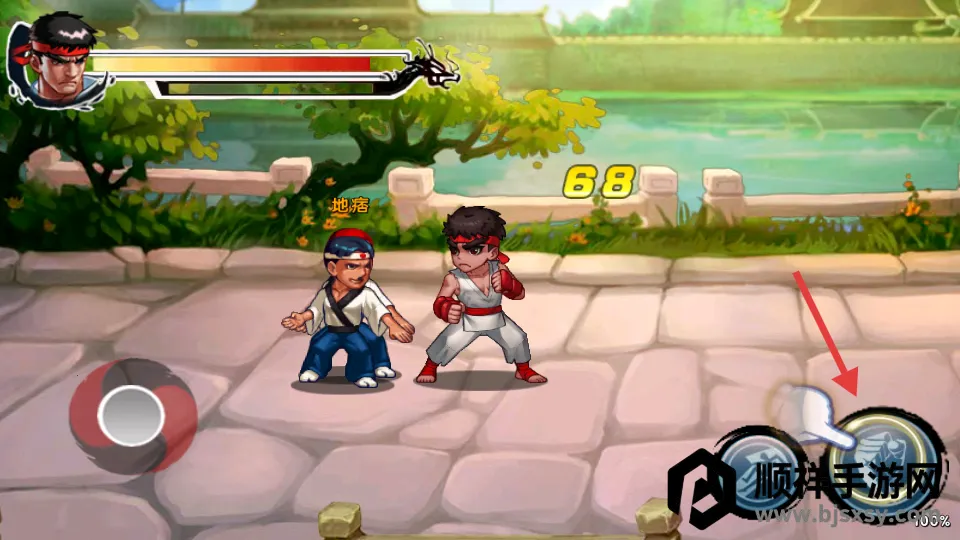Click the virtual joystick's grey center knob
The image size is (960, 540).
pos(131,414)
